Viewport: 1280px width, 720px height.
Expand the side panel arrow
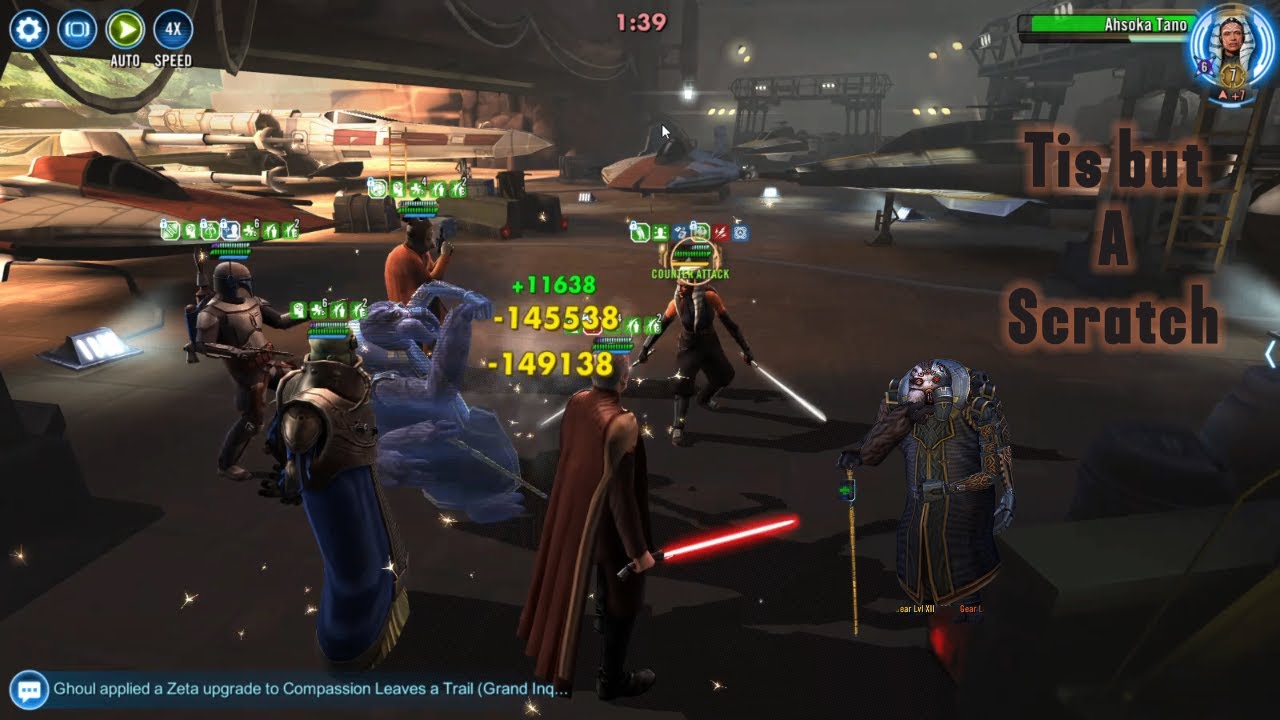pos(1270,354)
